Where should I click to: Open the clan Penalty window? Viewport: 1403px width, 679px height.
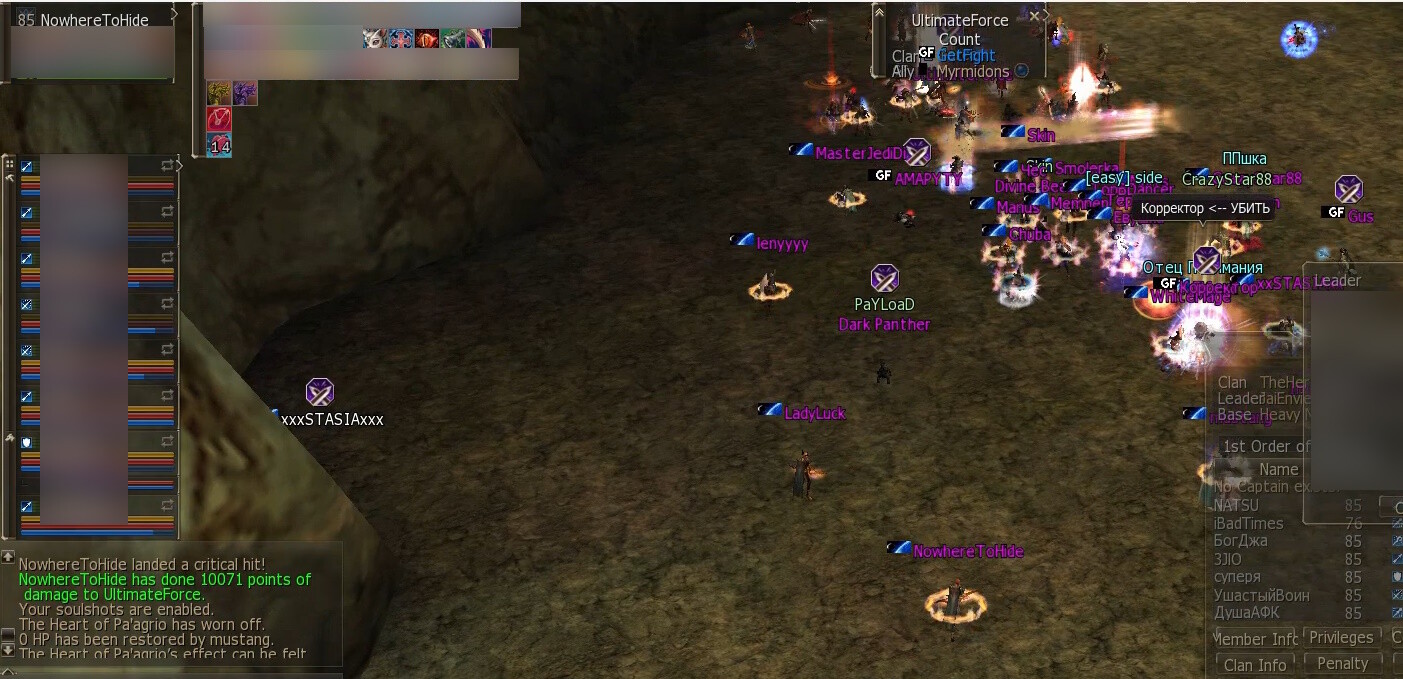coord(1342,663)
